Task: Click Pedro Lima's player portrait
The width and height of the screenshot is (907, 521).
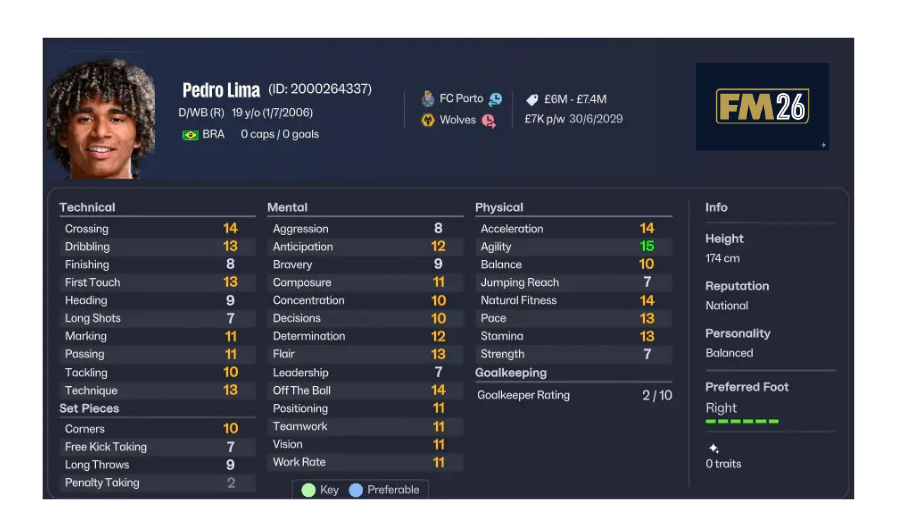Action: coord(100,119)
